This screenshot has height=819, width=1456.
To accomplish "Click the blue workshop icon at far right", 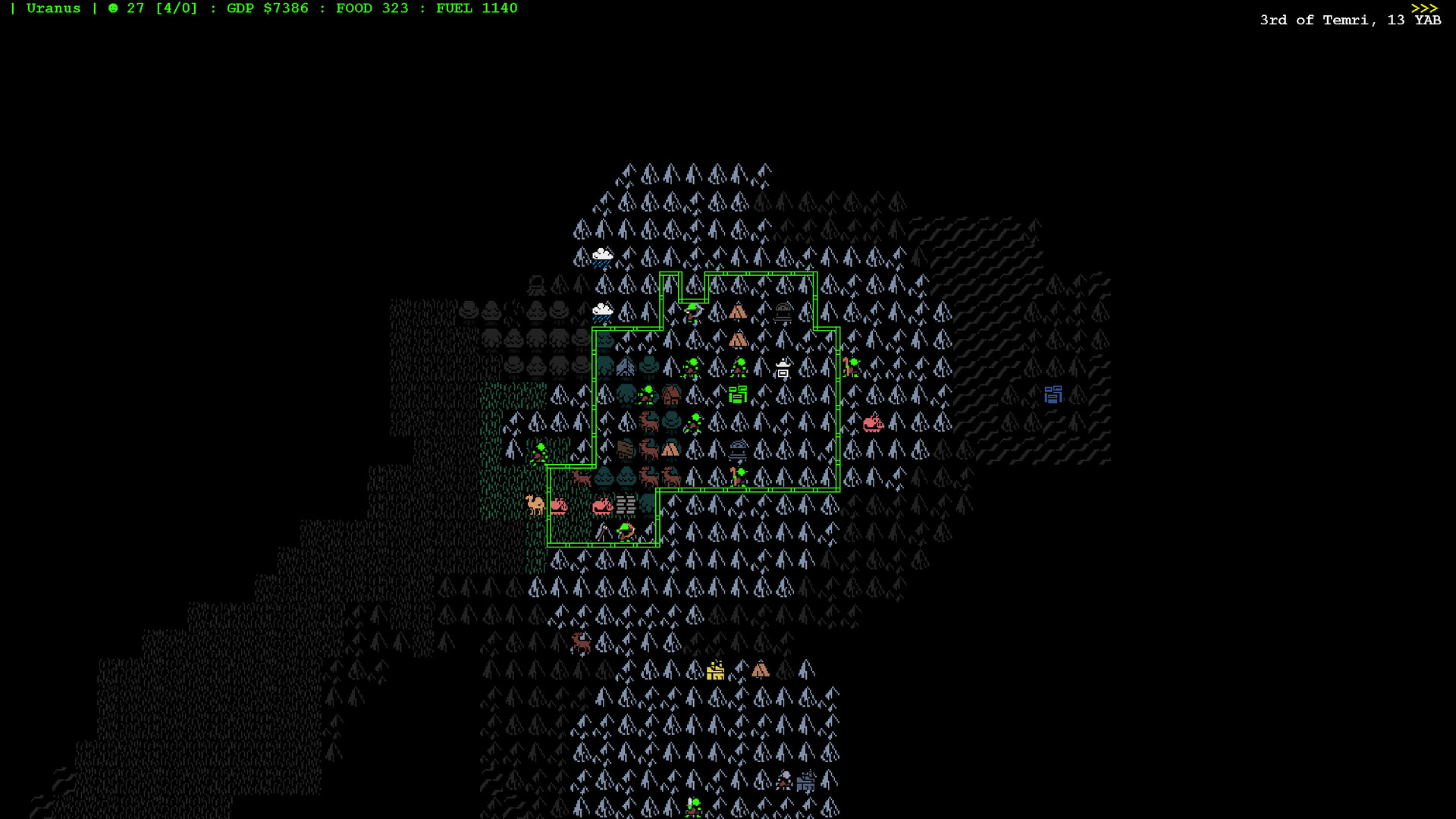I will 1053,394.
